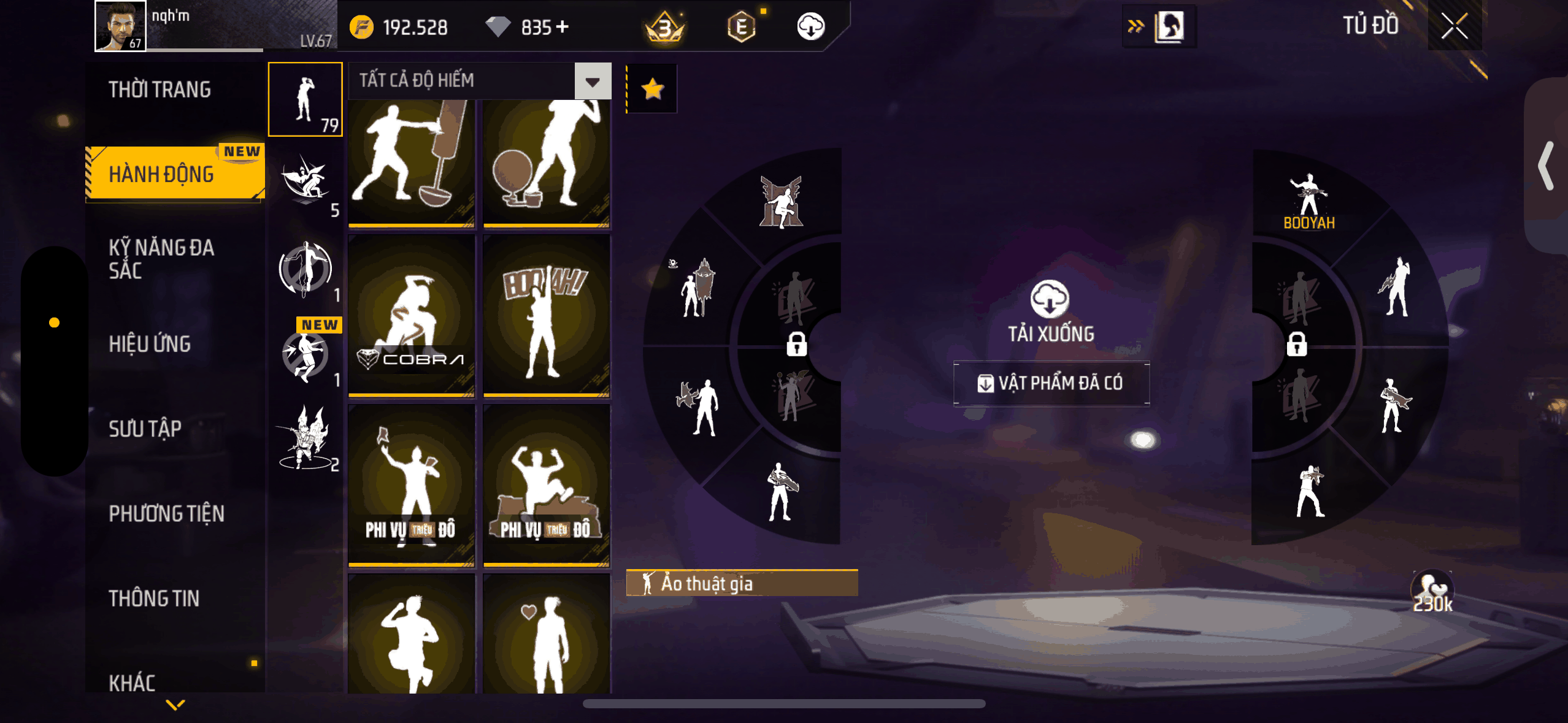Go to the Sưu Tập section
This screenshot has height=723, width=1568.
pyautogui.click(x=145, y=429)
